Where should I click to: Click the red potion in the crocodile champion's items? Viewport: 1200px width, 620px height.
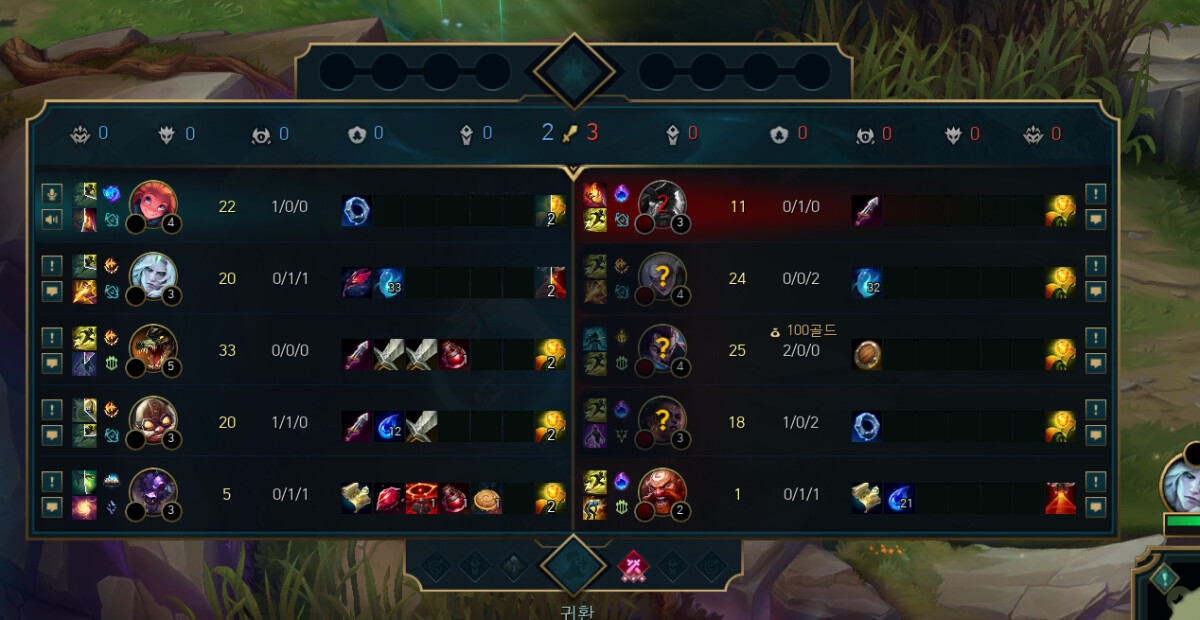pyautogui.click(x=454, y=355)
